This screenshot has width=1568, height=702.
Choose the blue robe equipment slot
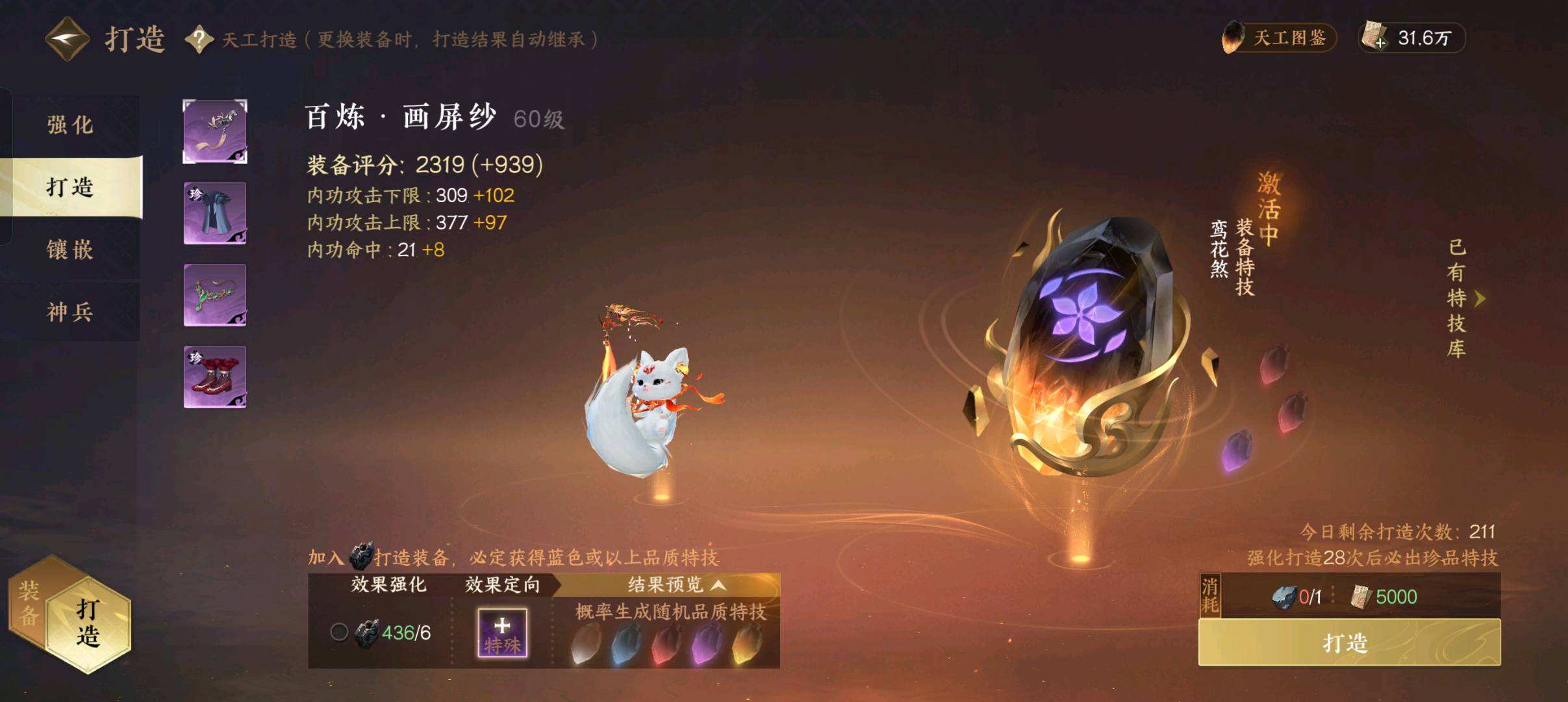pos(215,213)
